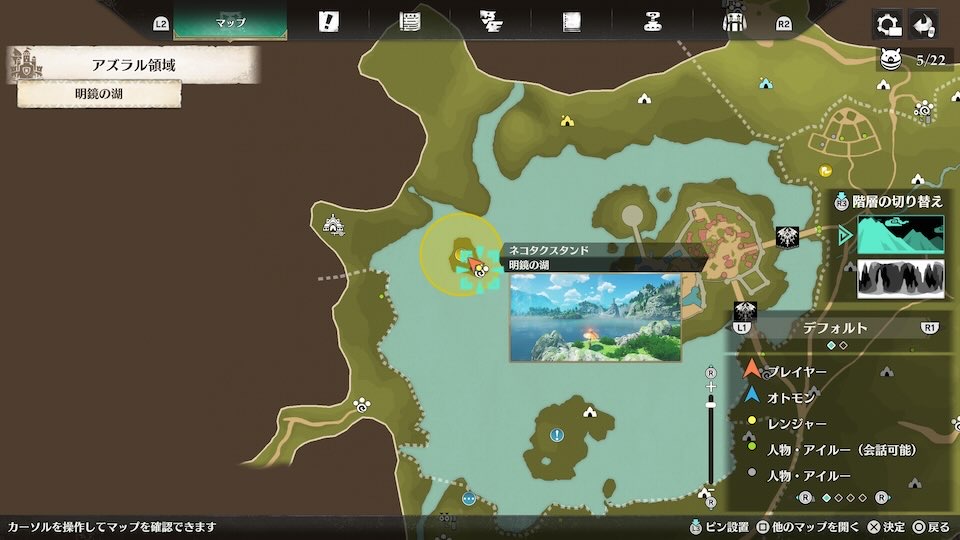Open the gear settings icon

886,23
